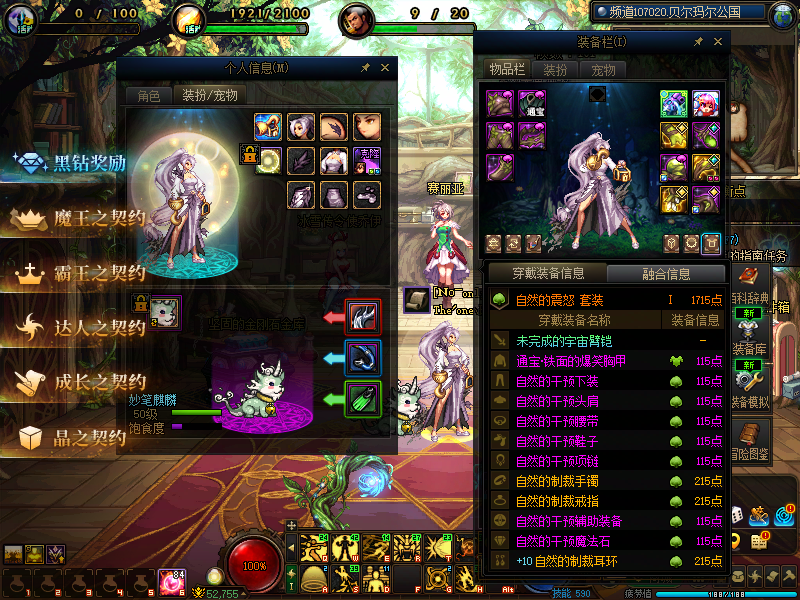
Task: Click the 通宝 chest armor slot
Action: coord(531,103)
